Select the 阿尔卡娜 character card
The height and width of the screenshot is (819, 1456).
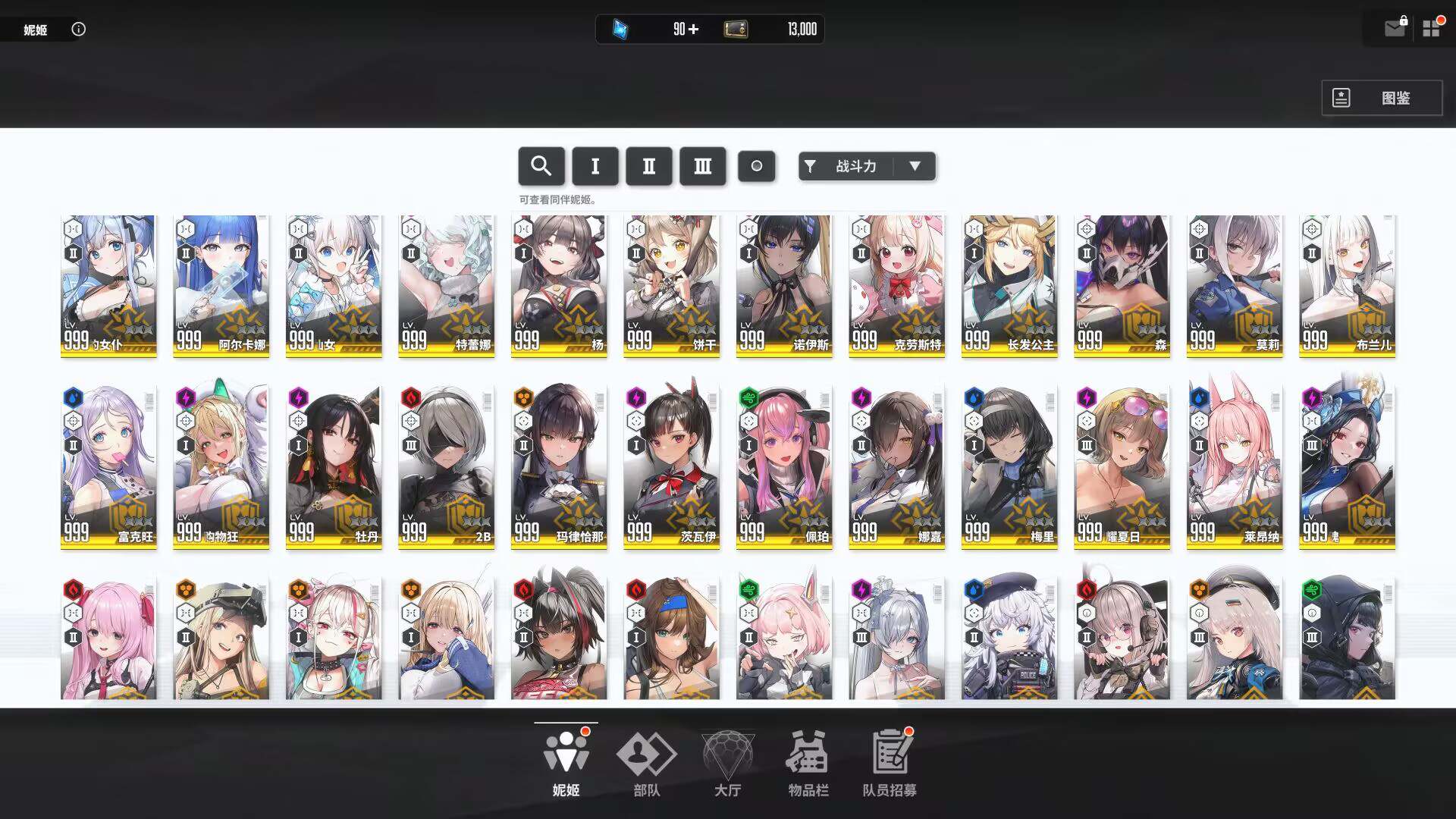[x=221, y=286]
